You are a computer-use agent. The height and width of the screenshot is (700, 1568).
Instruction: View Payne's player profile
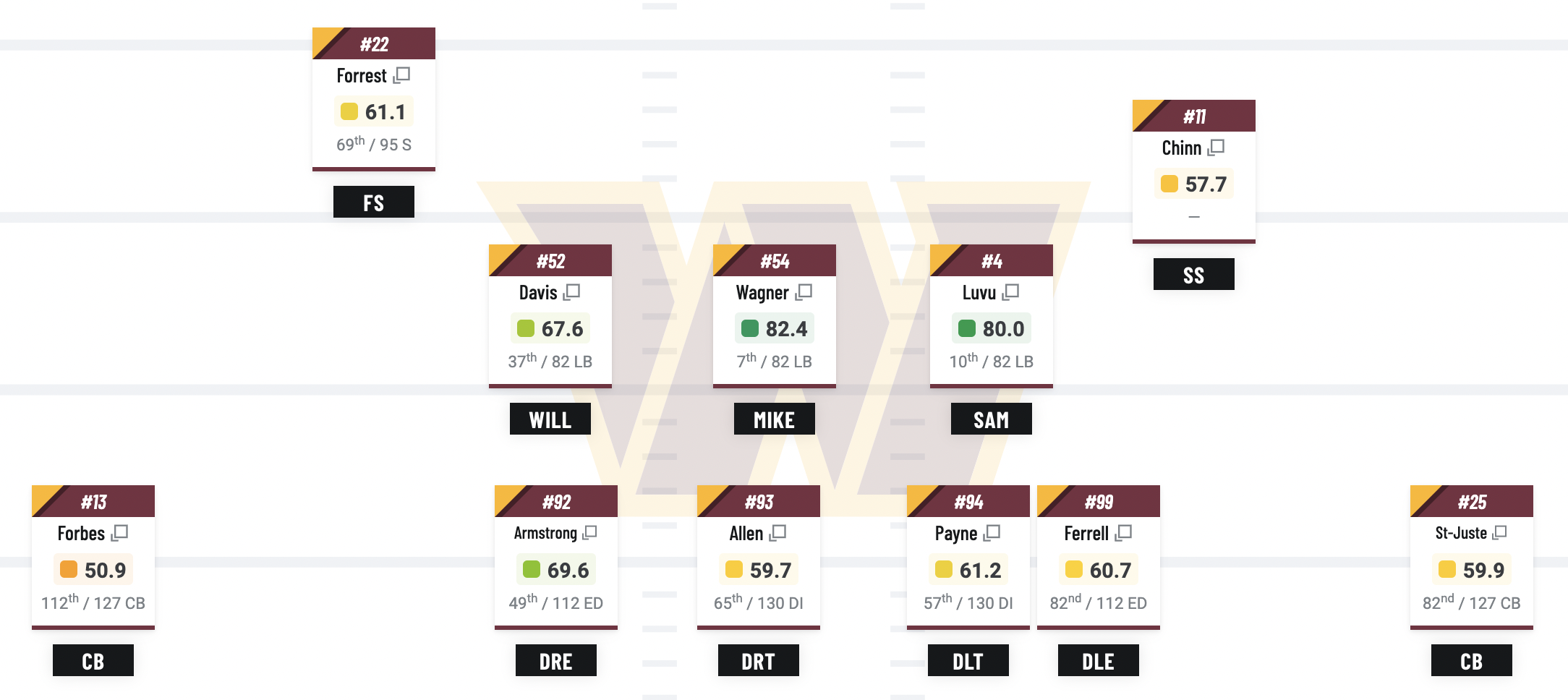tap(955, 534)
